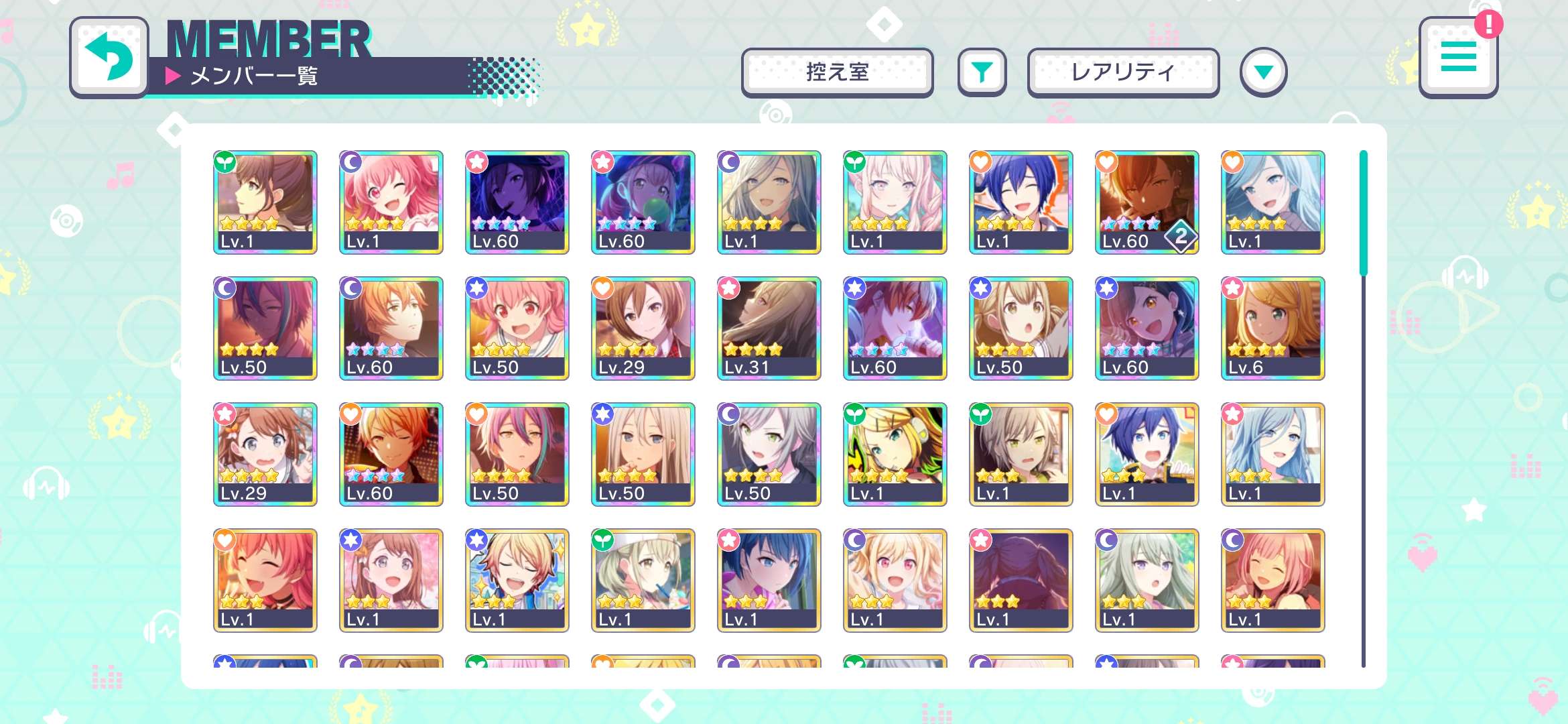Change the レアリティ sort setting
This screenshot has height=724, width=1568.
tap(1122, 72)
